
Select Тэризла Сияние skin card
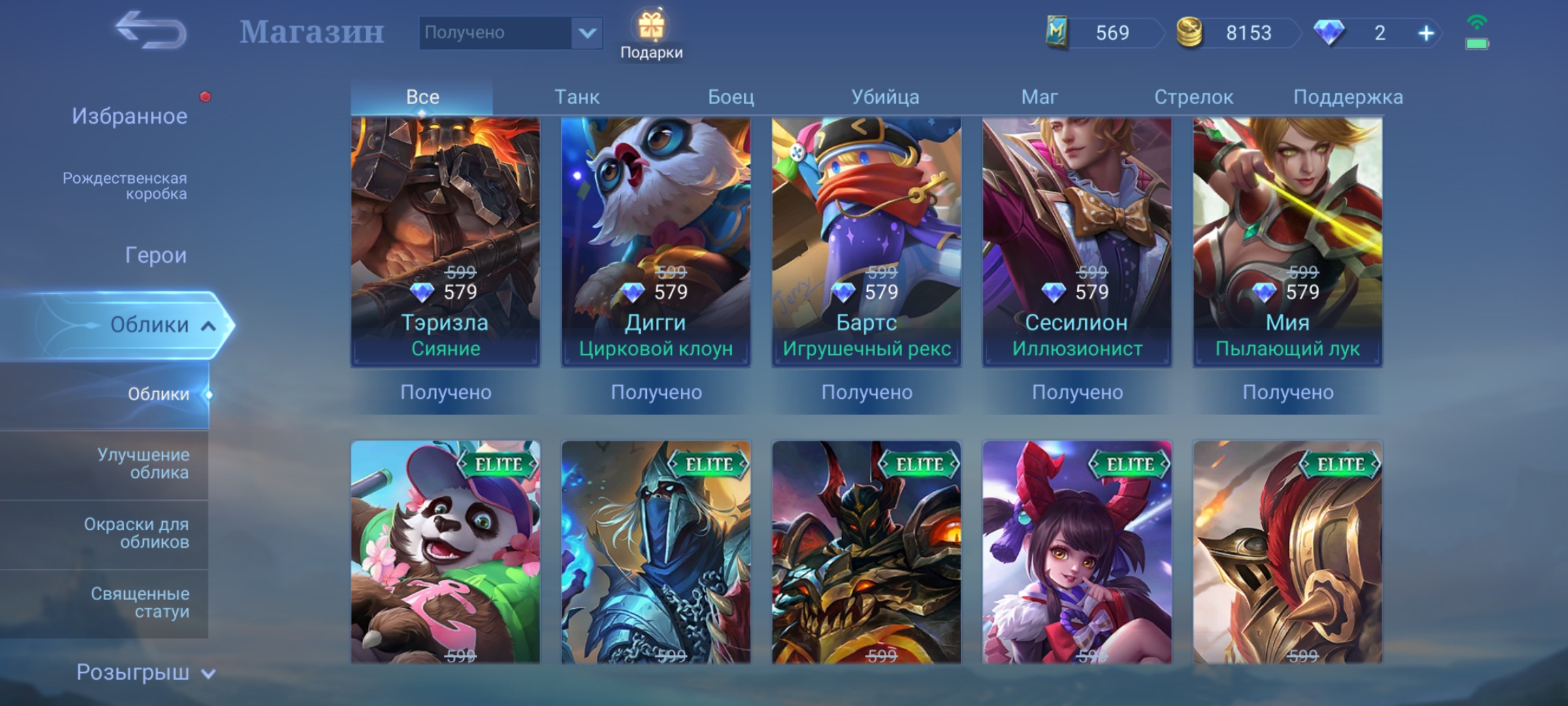pyautogui.click(x=446, y=242)
